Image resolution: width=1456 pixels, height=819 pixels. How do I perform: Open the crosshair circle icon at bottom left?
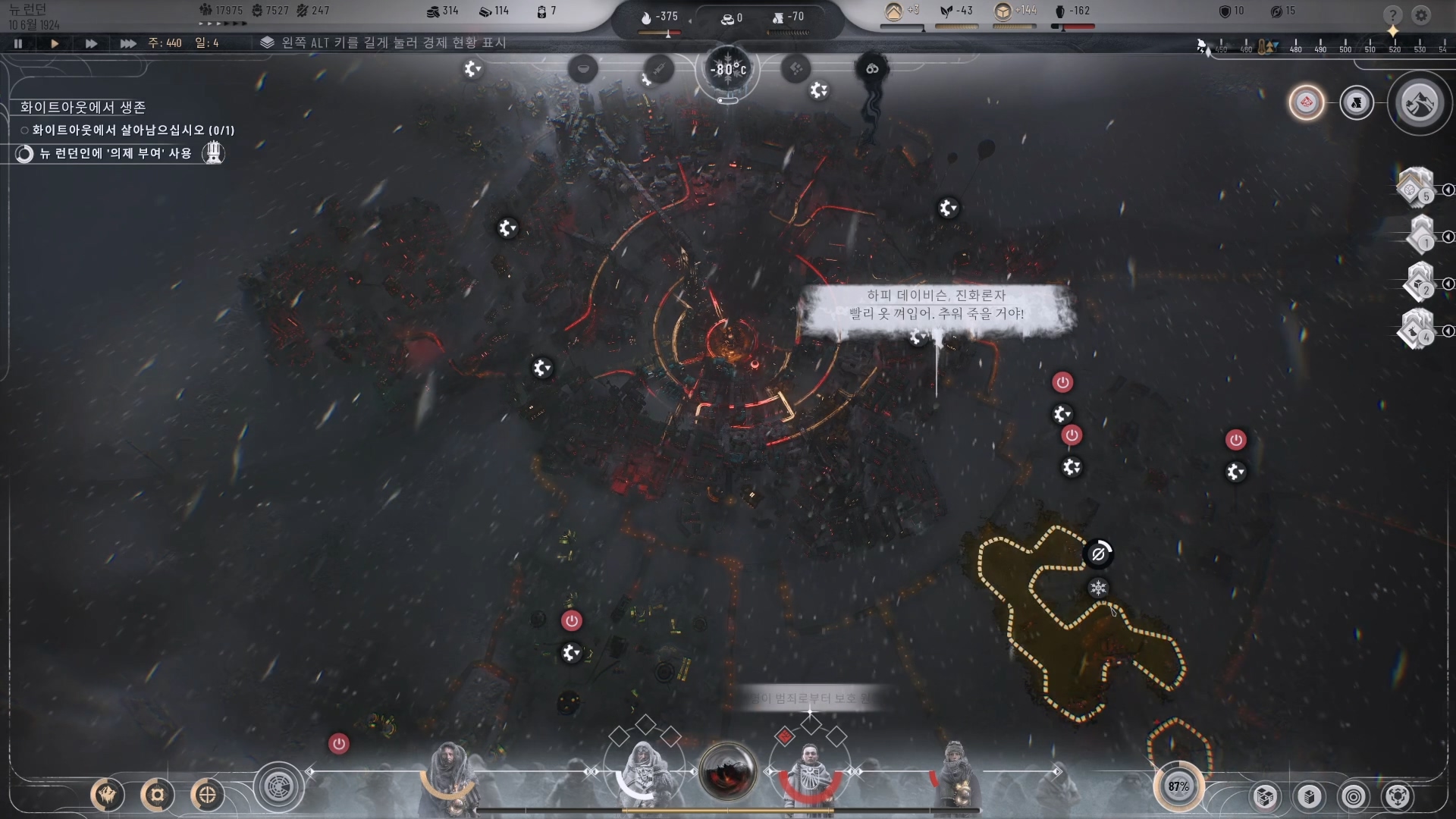coord(207,795)
